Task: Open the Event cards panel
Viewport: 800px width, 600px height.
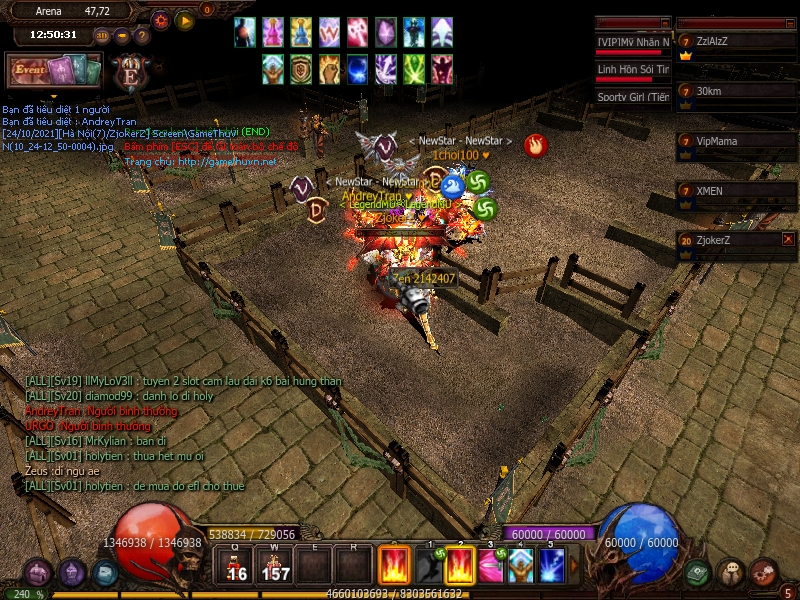Action: [x=54, y=71]
